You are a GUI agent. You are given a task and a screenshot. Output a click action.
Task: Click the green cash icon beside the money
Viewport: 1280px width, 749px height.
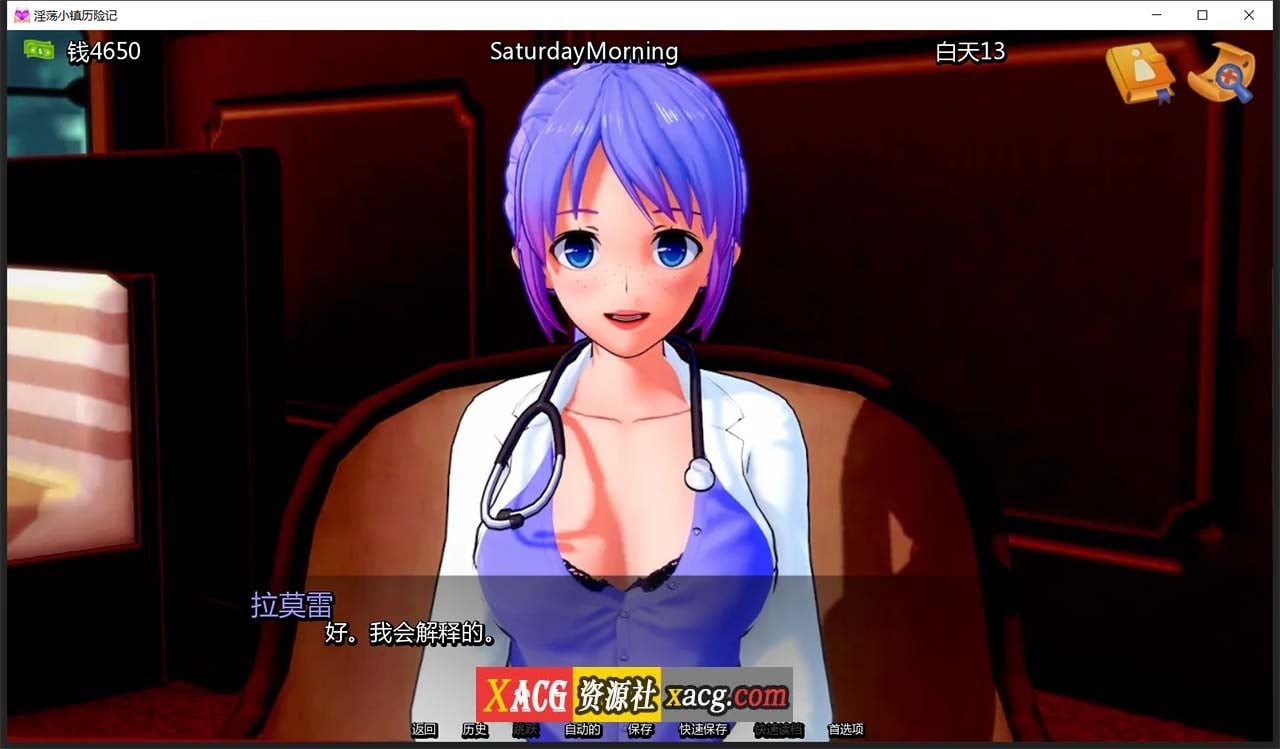(39, 50)
